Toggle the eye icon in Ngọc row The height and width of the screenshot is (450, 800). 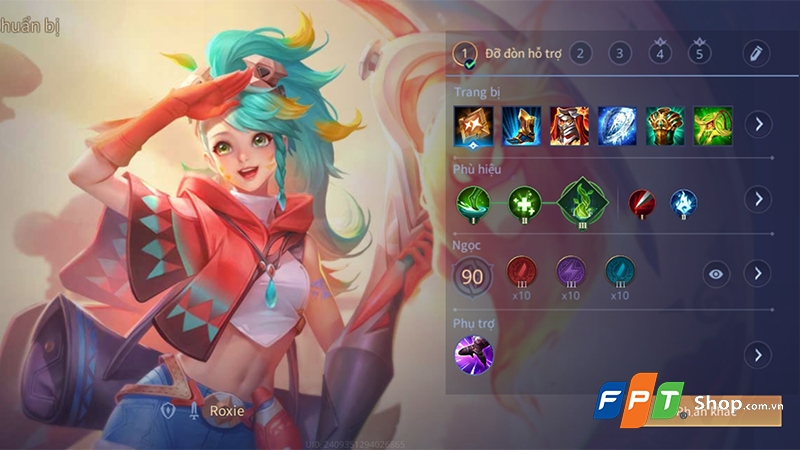[x=716, y=273]
